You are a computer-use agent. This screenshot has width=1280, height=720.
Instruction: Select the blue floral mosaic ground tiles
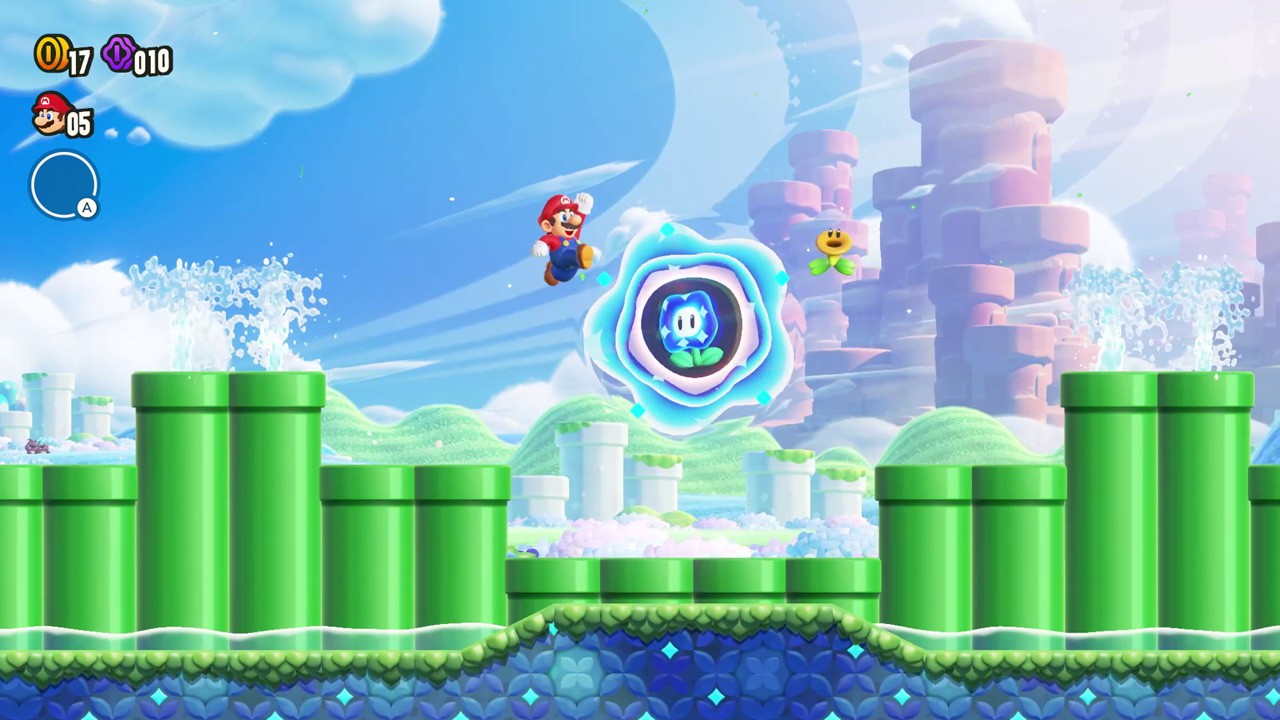[x=640, y=680]
